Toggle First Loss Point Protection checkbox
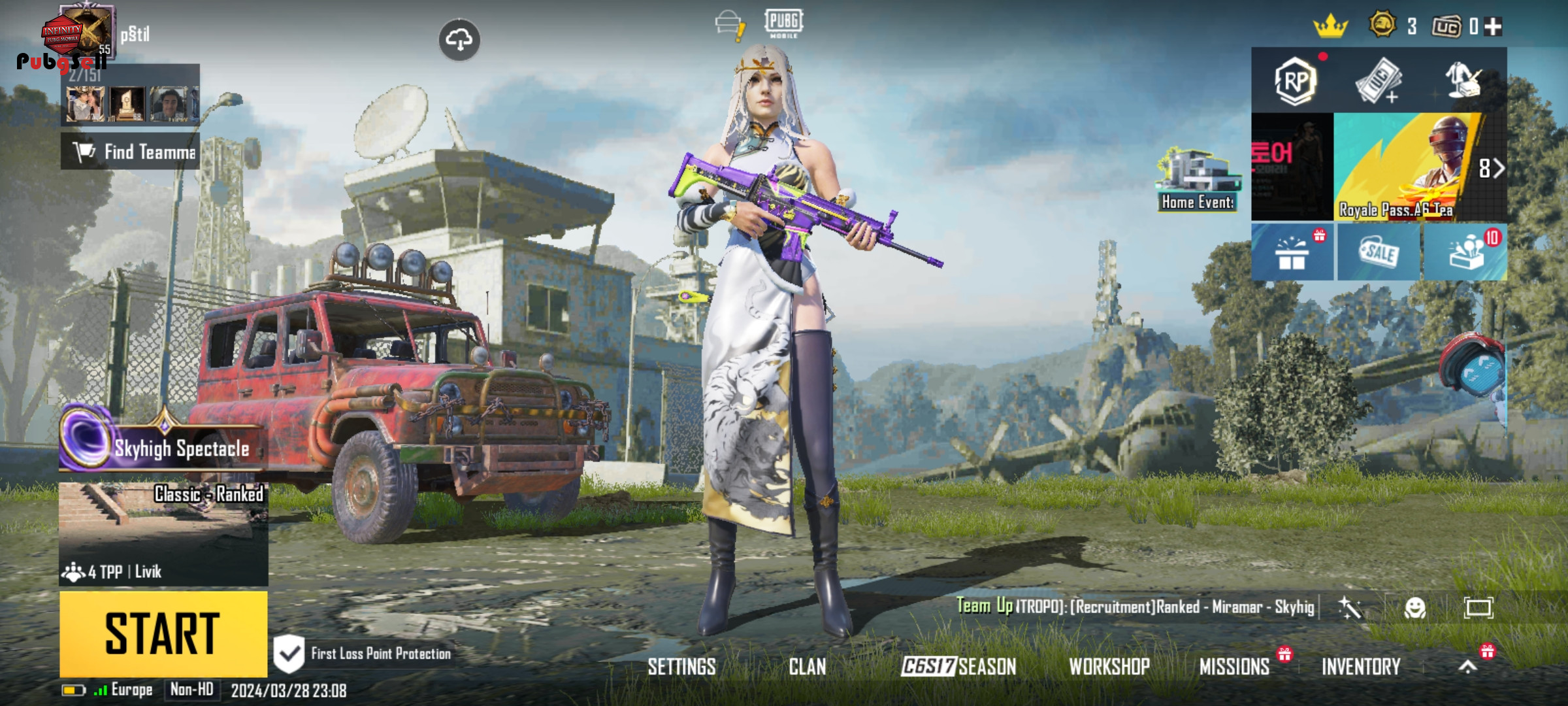This screenshot has width=1568, height=706. pos(289,653)
